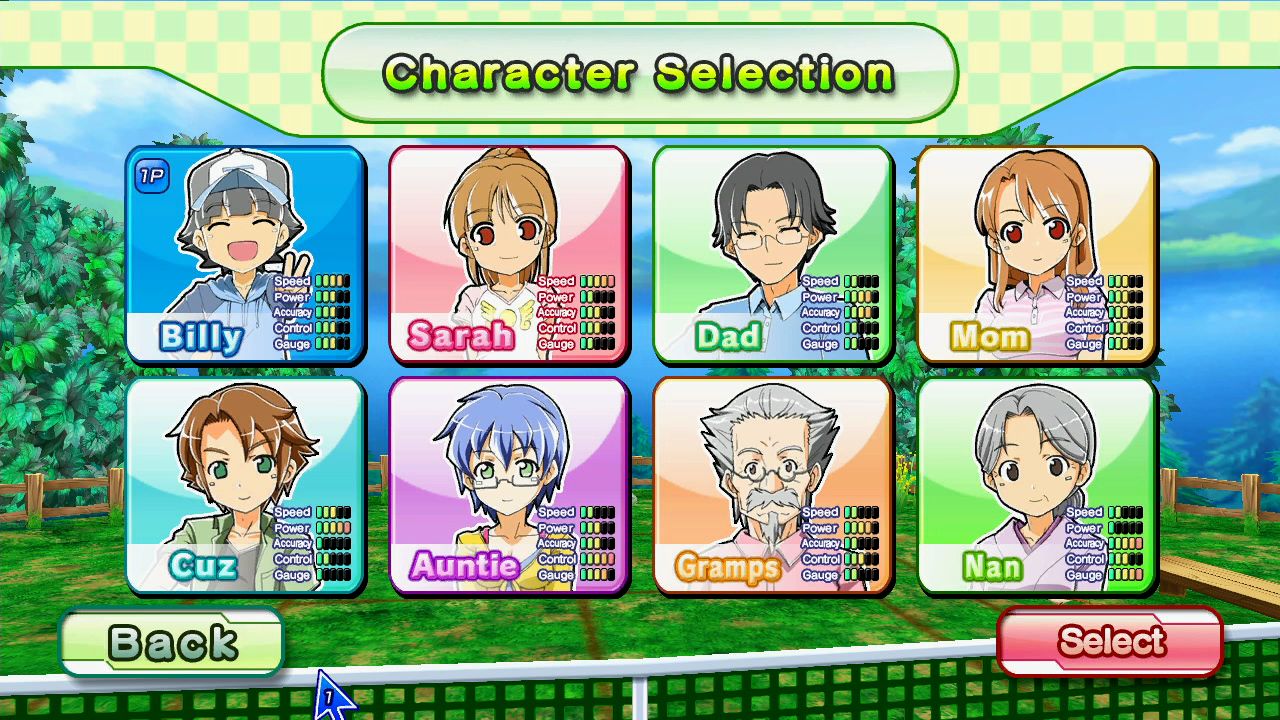Confirm with the red Select button
This screenshot has width=1280, height=720.
click(1110, 641)
